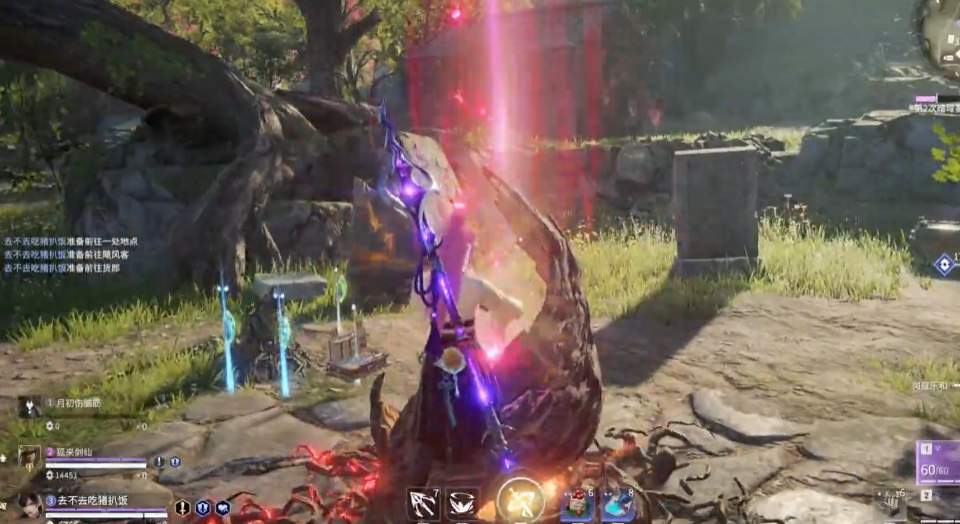Use the whirlwind skill icon
Image resolution: width=960 pixels, height=524 pixels.
coord(461,504)
